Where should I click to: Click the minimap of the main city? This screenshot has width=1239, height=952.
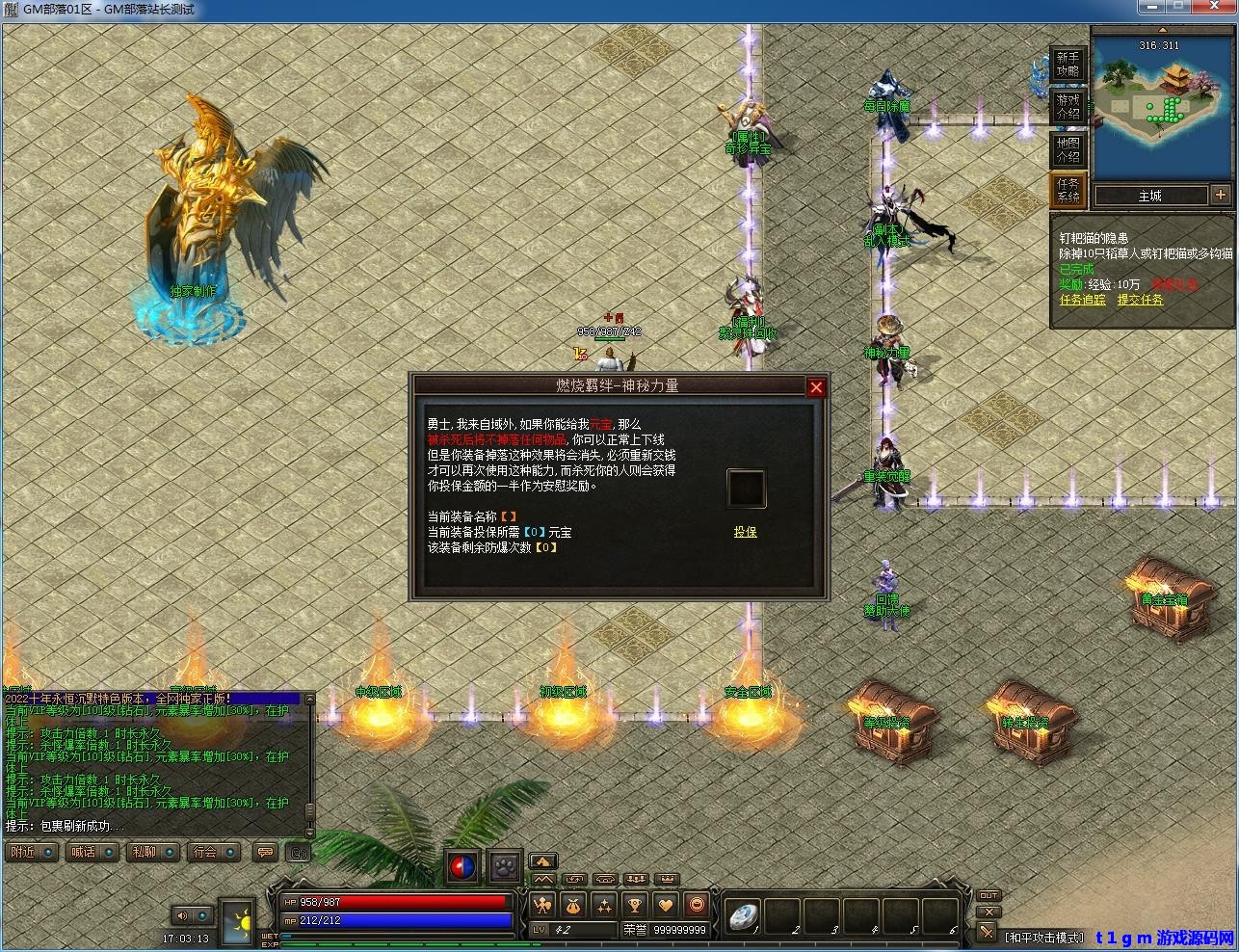pos(1162,106)
